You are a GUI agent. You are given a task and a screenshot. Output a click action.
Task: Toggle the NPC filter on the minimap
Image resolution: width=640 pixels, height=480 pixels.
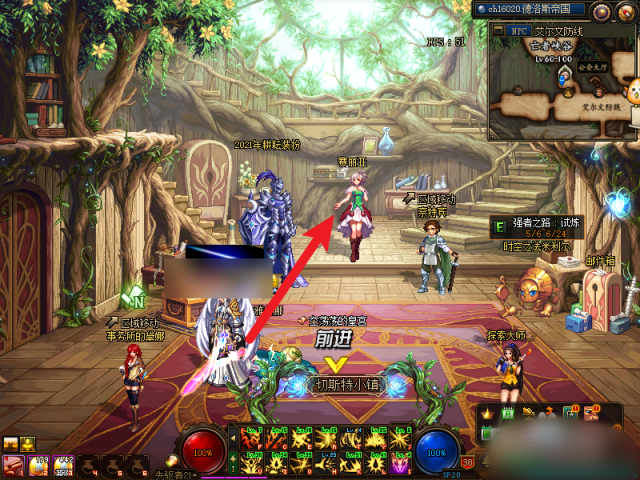(519, 30)
